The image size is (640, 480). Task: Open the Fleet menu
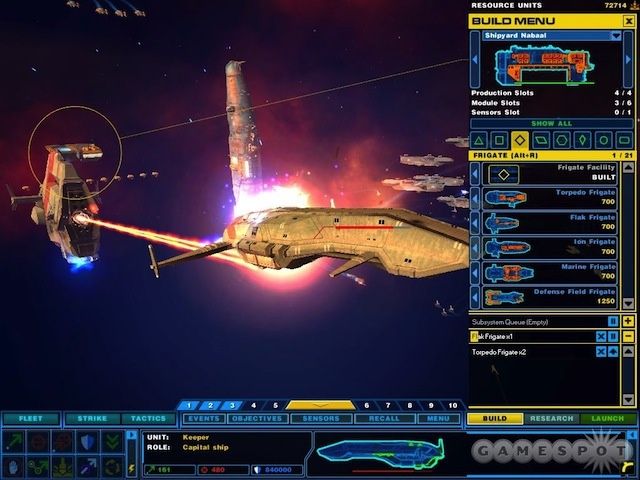(x=30, y=418)
